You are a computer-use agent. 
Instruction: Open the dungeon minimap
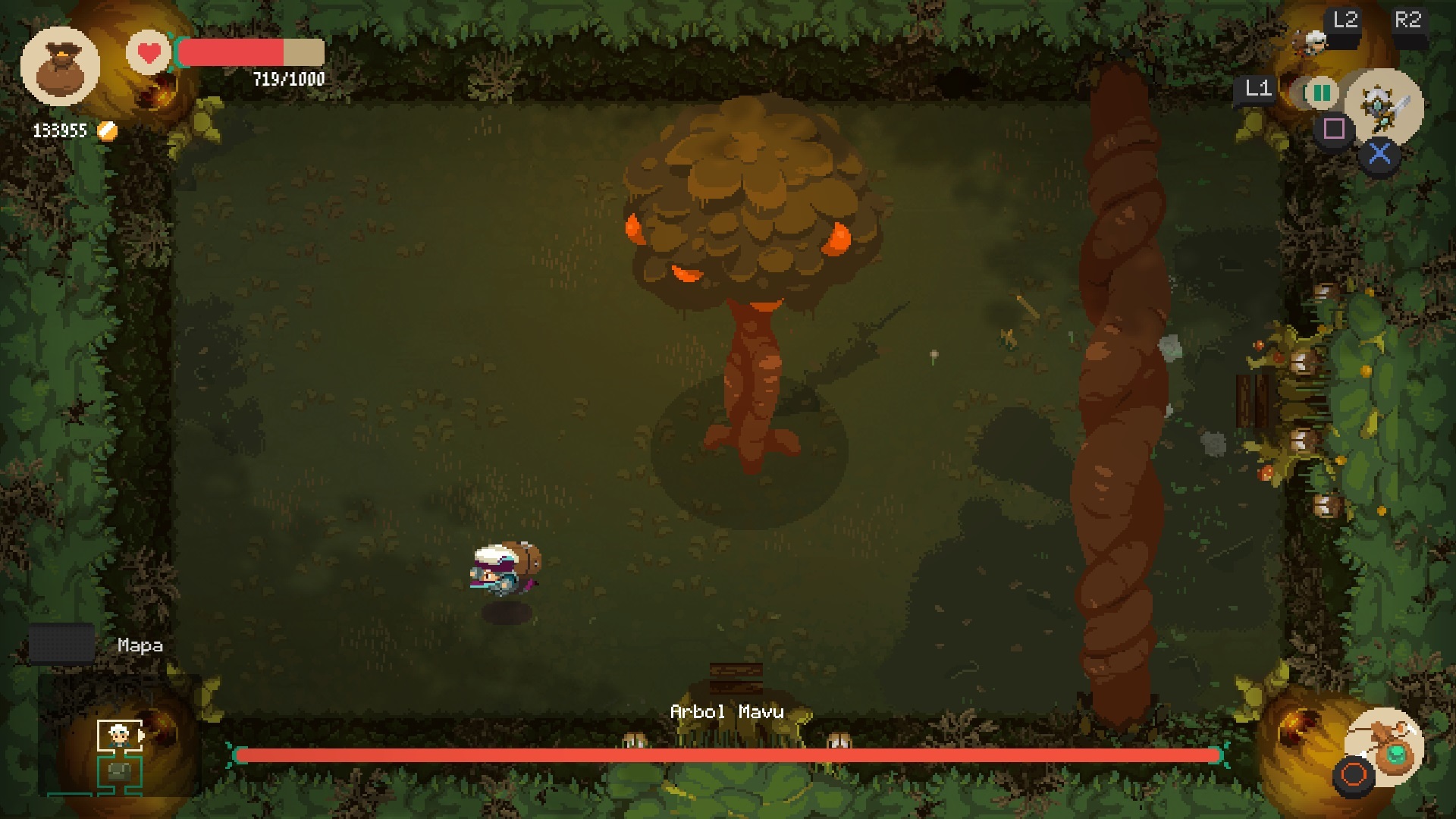(120, 756)
